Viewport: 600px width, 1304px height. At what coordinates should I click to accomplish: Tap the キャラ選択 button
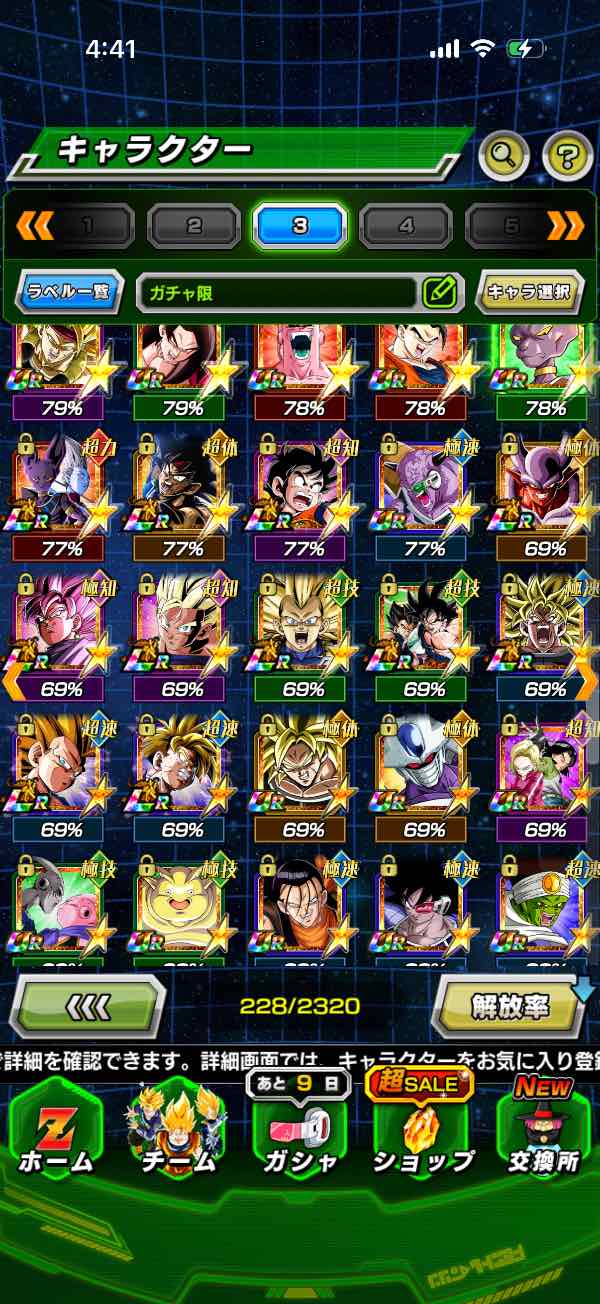click(529, 293)
